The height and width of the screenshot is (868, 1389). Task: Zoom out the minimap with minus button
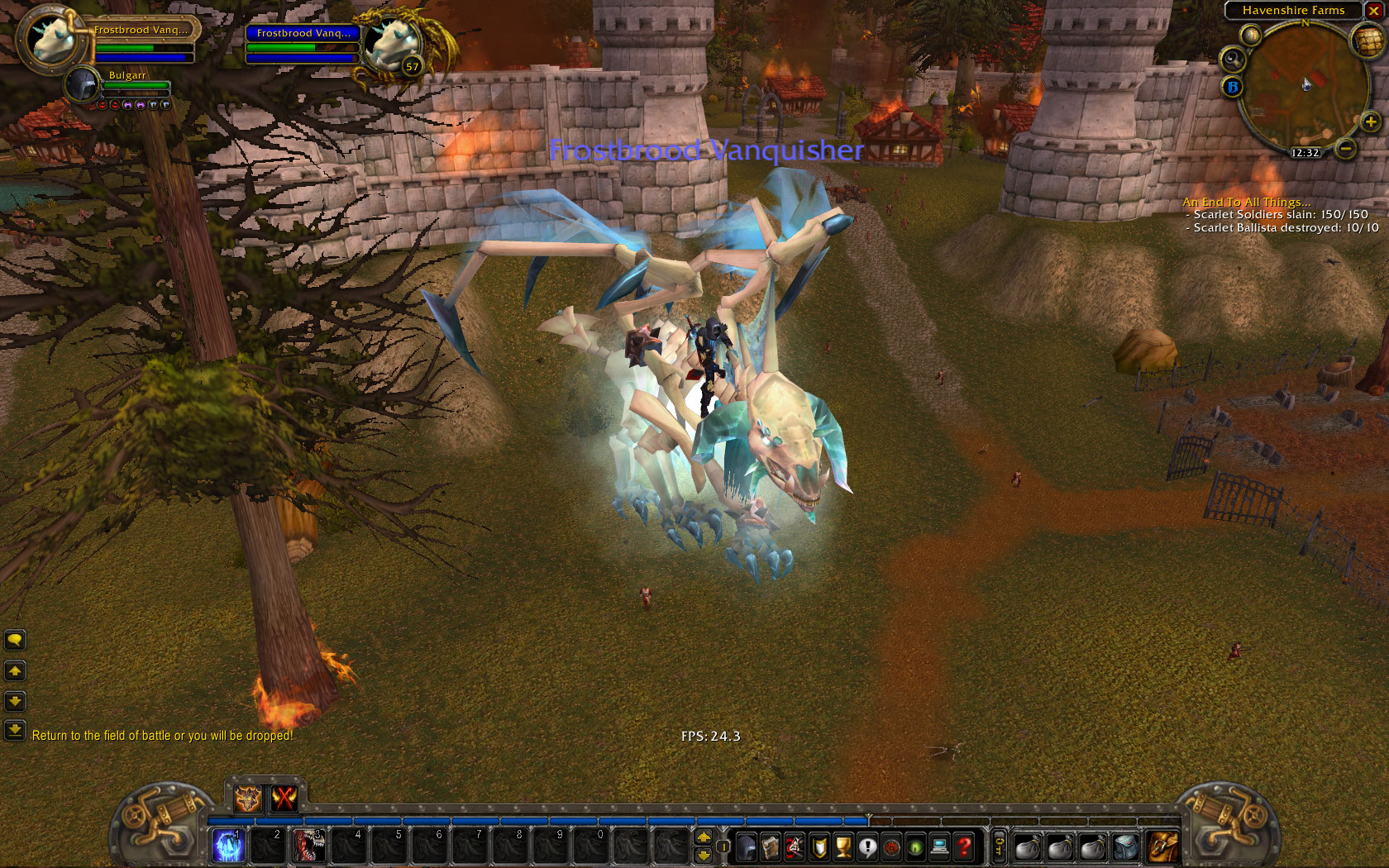(x=1346, y=149)
